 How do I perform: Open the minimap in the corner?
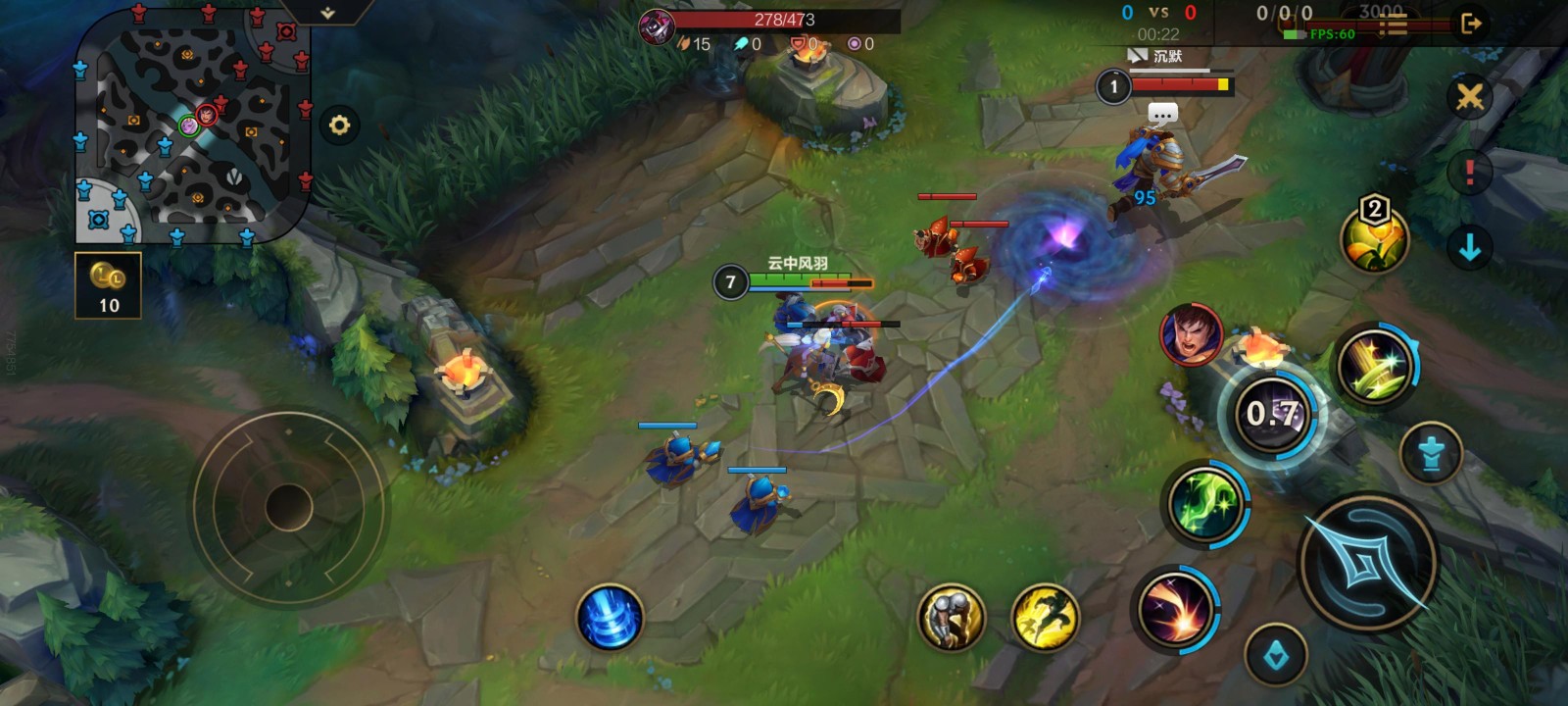click(x=191, y=127)
